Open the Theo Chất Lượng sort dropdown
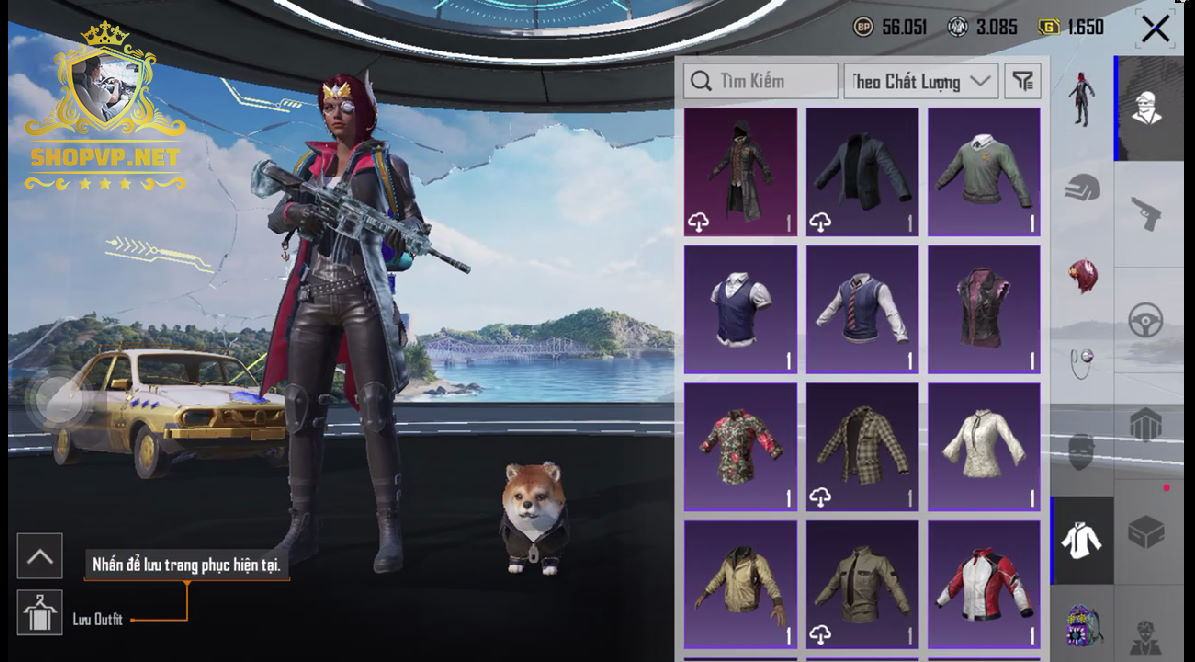The width and height of the screenshot is (1195, 662). 920,81
